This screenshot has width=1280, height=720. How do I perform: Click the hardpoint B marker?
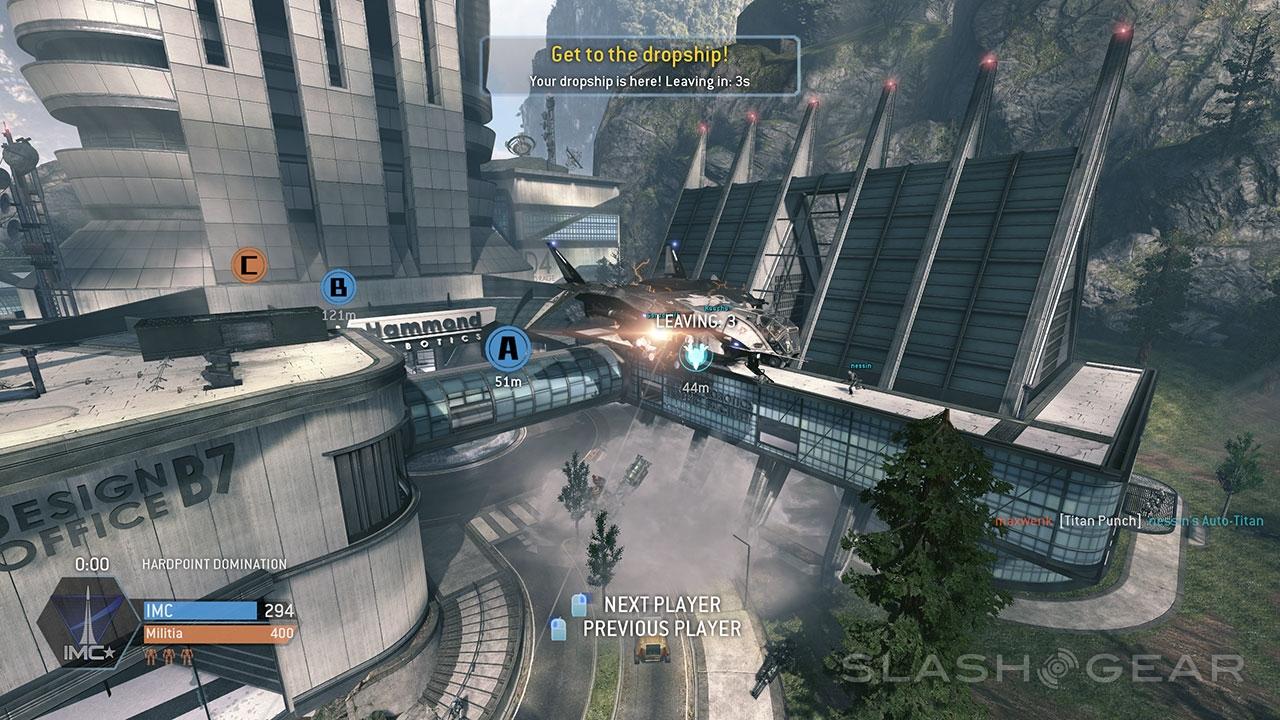pyautogui.click(x=338, y=288)
